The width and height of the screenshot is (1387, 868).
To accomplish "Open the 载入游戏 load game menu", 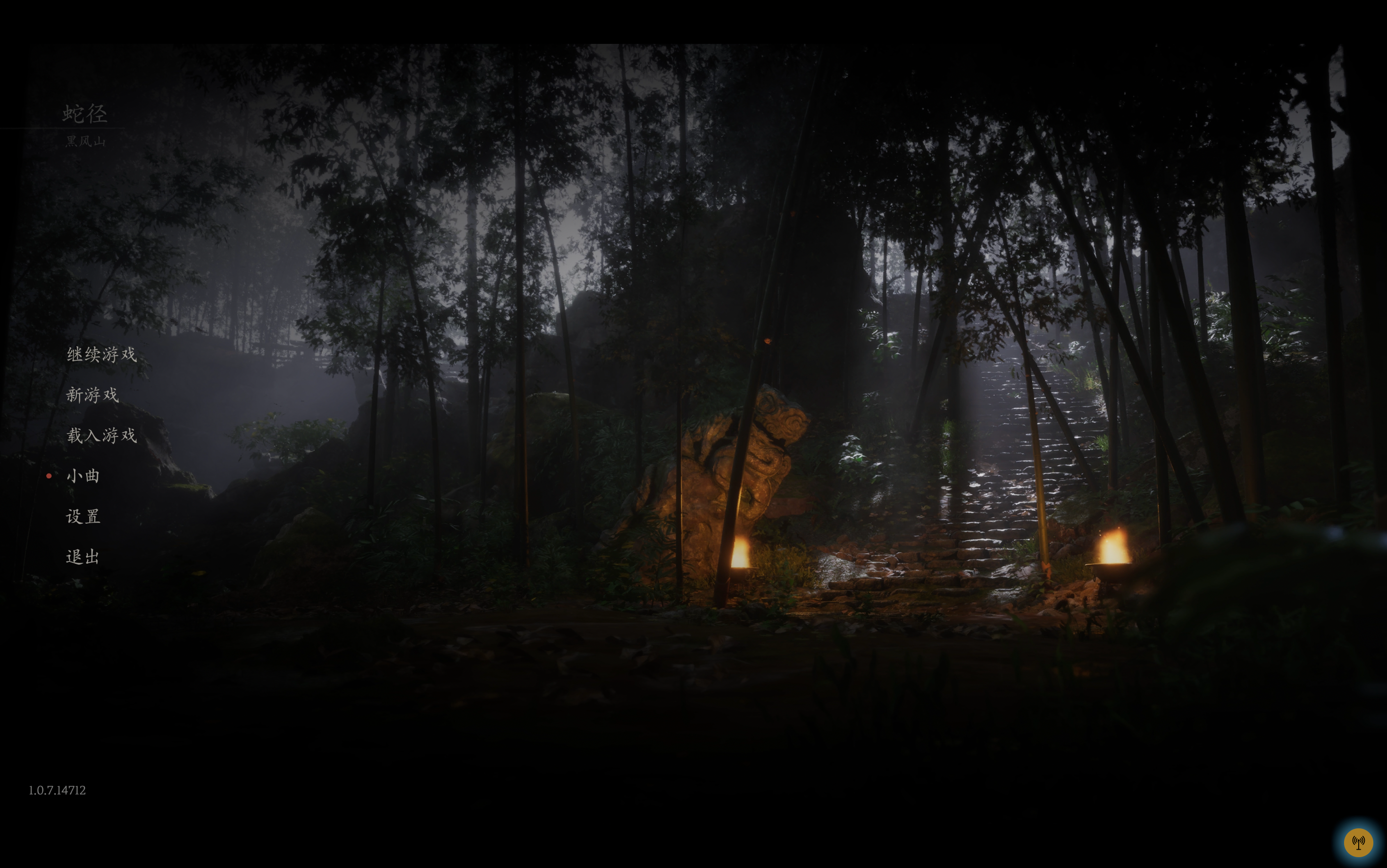I will pyautogui.click(x=101, y=435).
